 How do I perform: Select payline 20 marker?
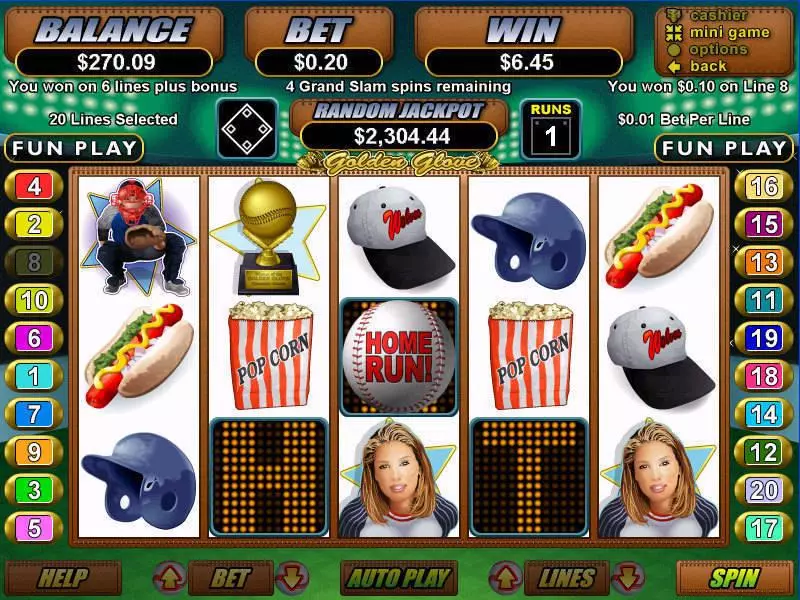[x=764, y=490]
